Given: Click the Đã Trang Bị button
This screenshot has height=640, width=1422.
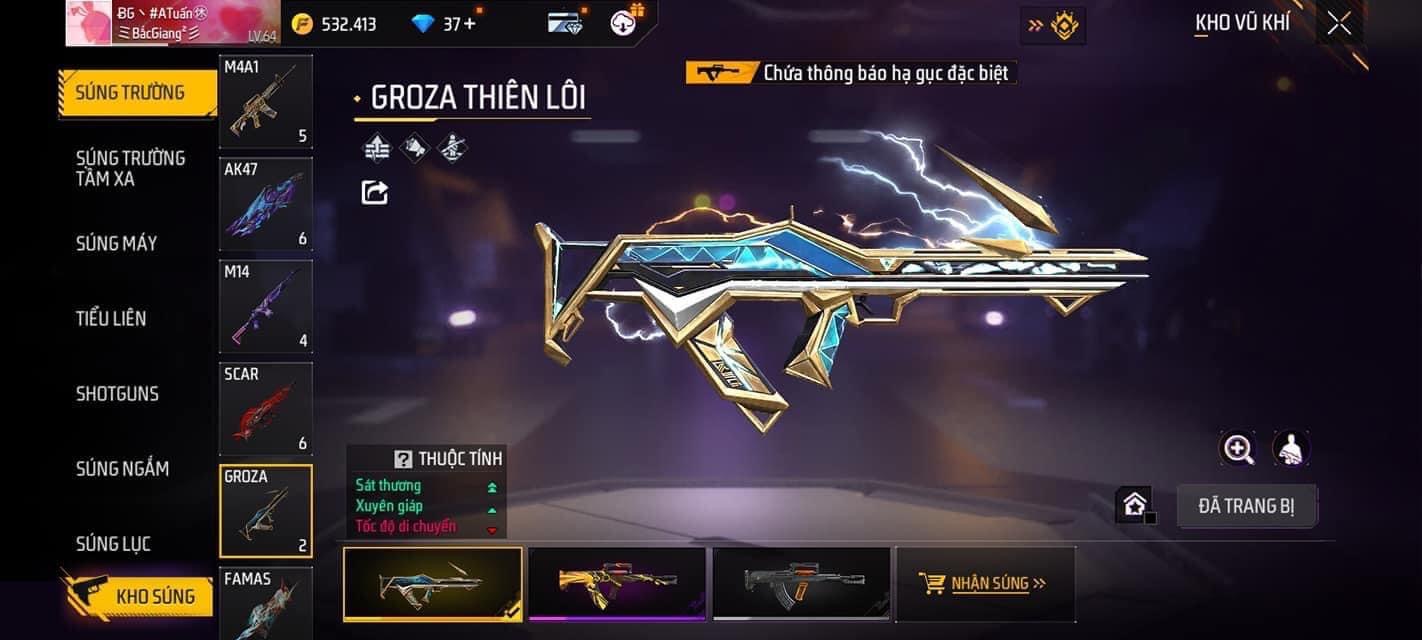Looking at the screenshot, I should tap(1246, 506).
